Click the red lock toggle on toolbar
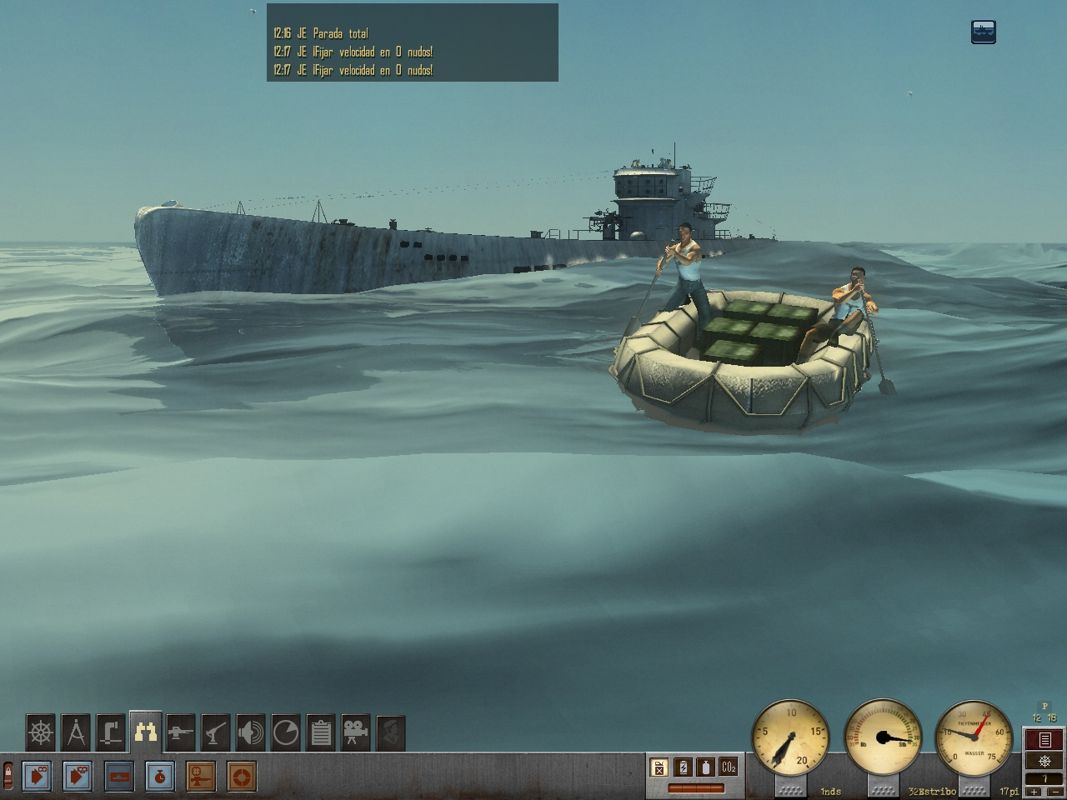The image size is (1067, 800). pos(9,774)
